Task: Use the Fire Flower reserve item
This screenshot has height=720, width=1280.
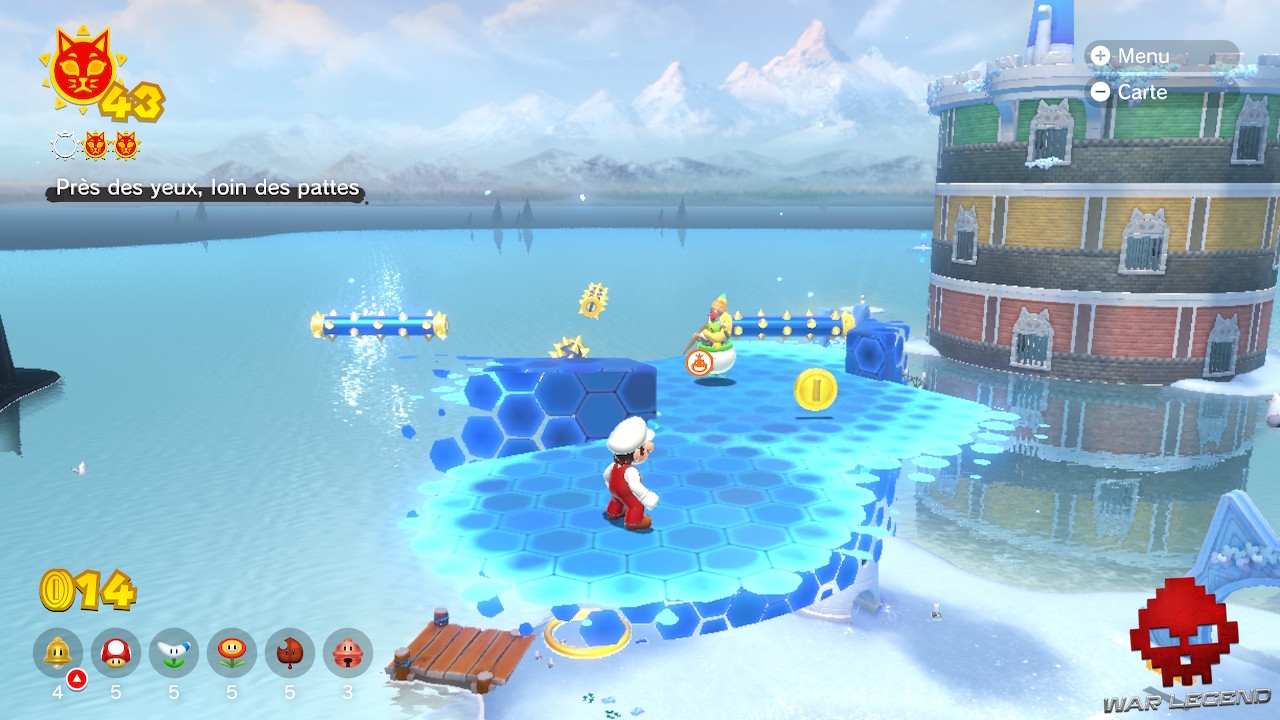Action: (x=232, y=653)
